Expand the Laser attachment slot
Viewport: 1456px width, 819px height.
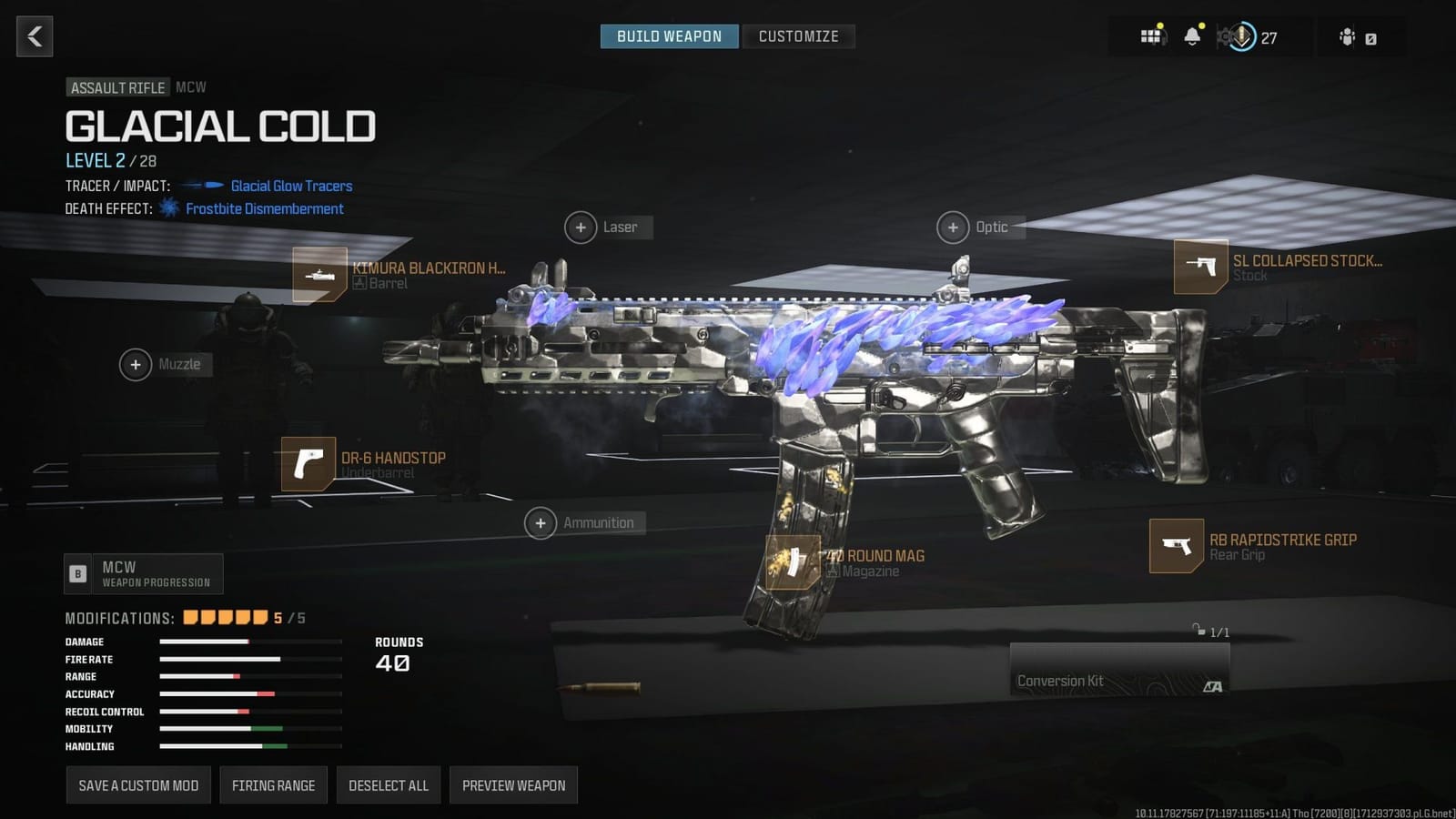[580, 227]
